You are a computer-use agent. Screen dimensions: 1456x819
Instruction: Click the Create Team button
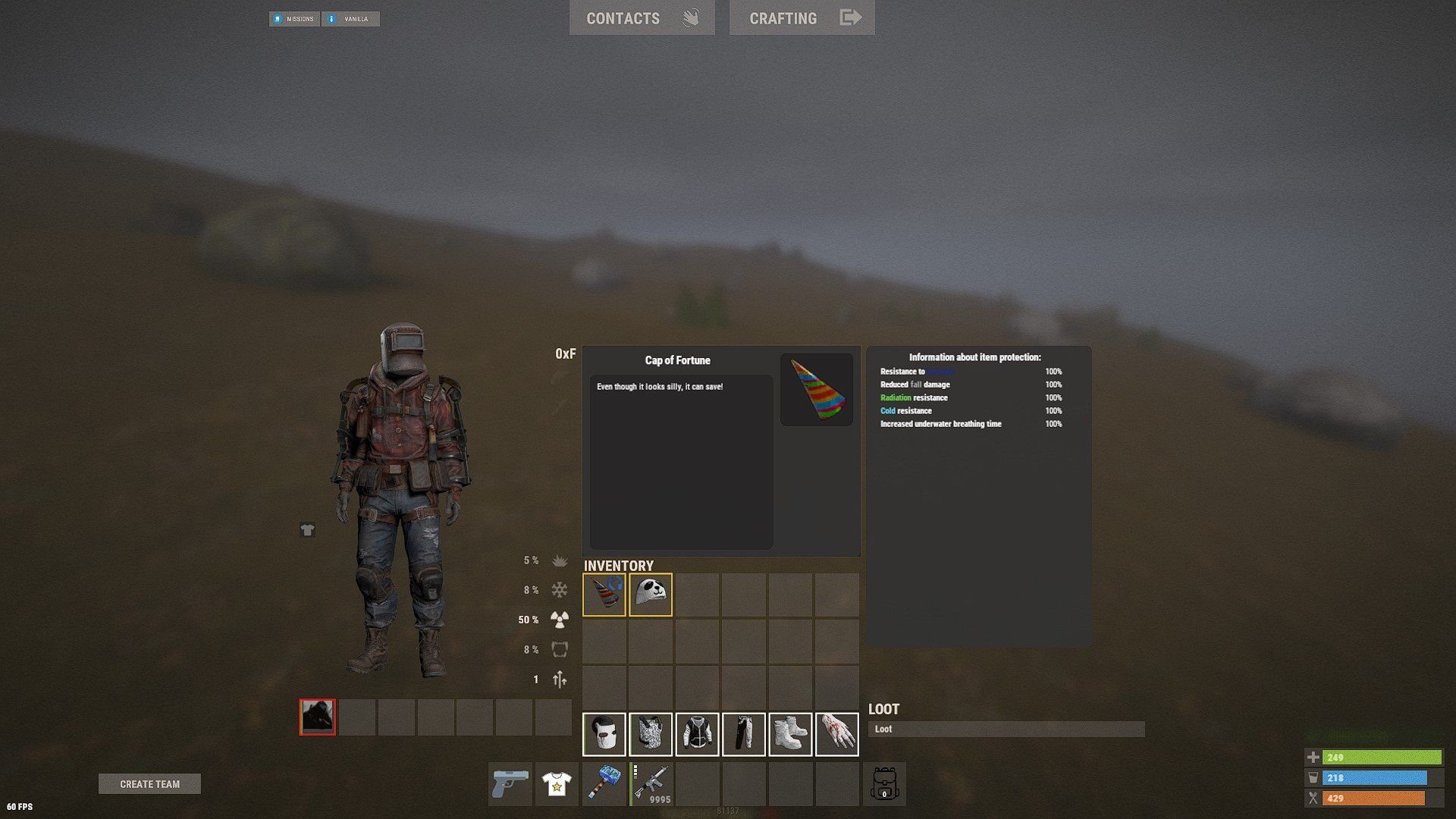coord(149,784)
